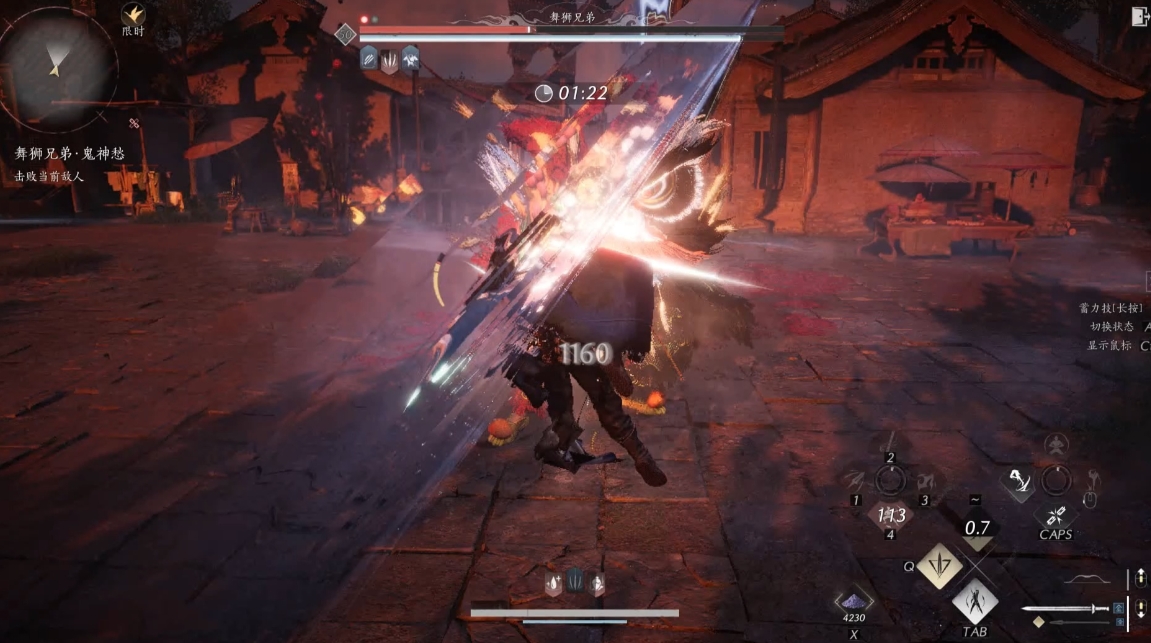Select the sword weapon in the weapon list

pos(1066,608)
